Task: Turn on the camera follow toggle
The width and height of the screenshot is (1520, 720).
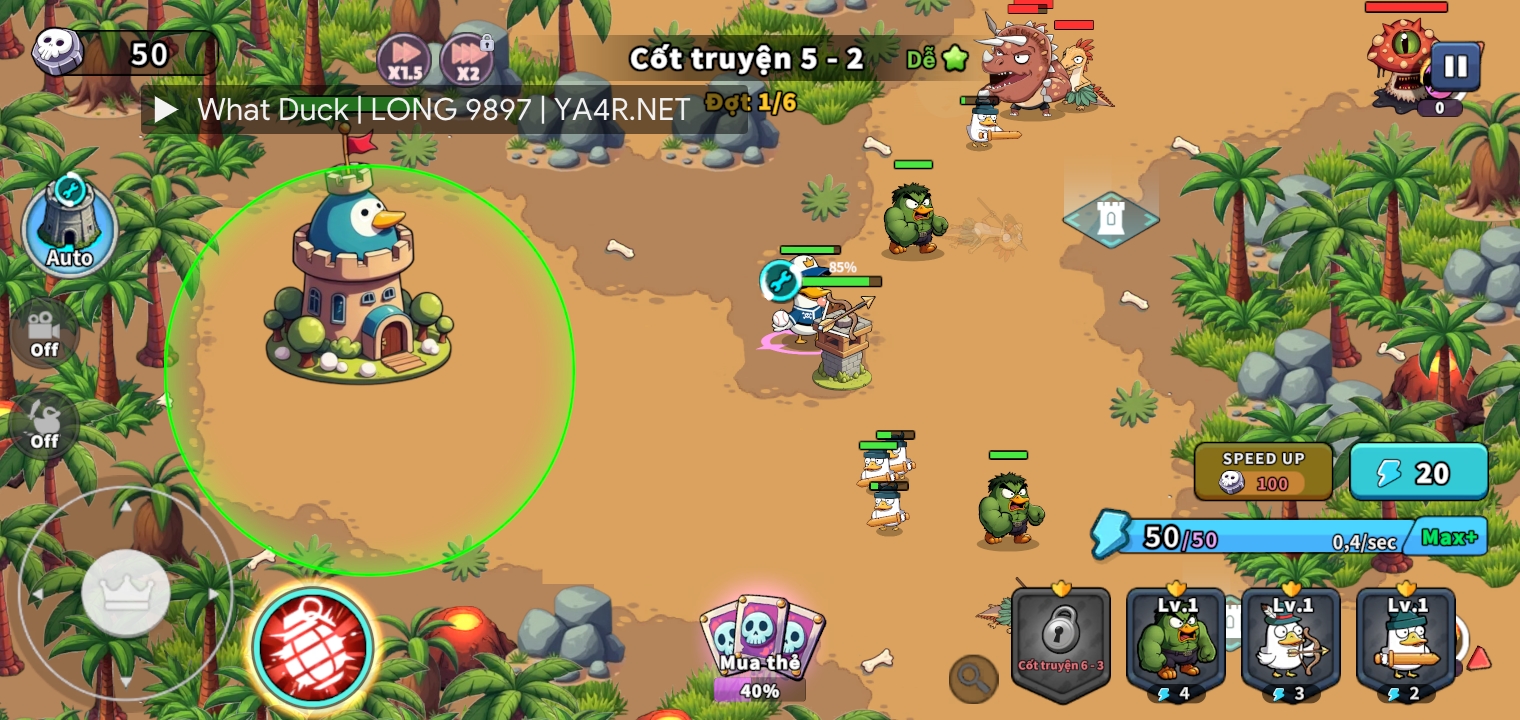Action: (44, 333)
